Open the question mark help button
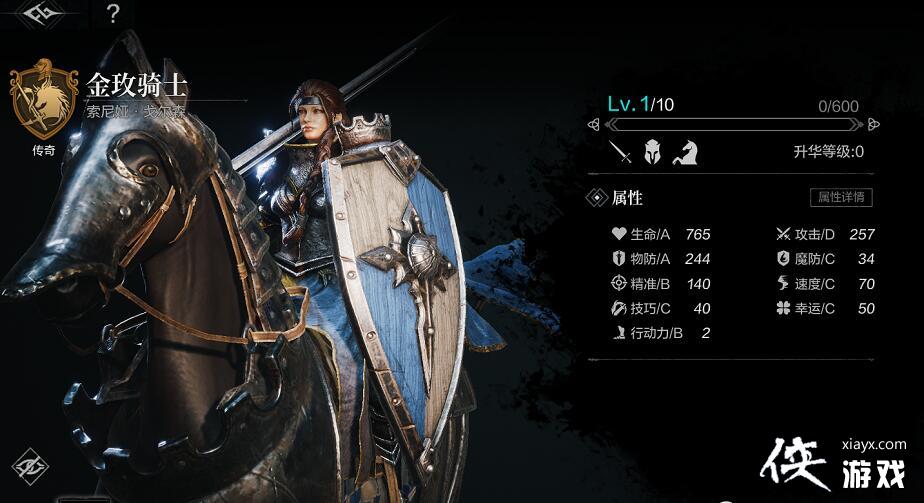Image resolution: width=924 pixels, height=503 pixels. 113,13
